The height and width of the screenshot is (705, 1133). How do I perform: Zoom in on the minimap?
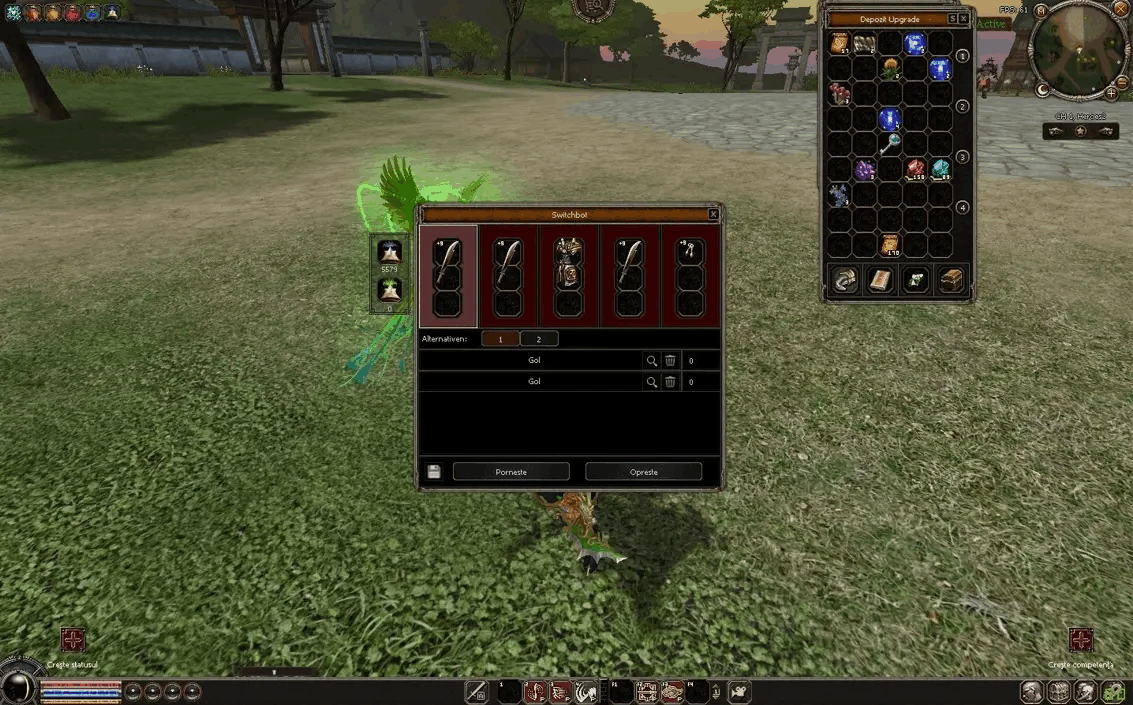click(1112, 93)
